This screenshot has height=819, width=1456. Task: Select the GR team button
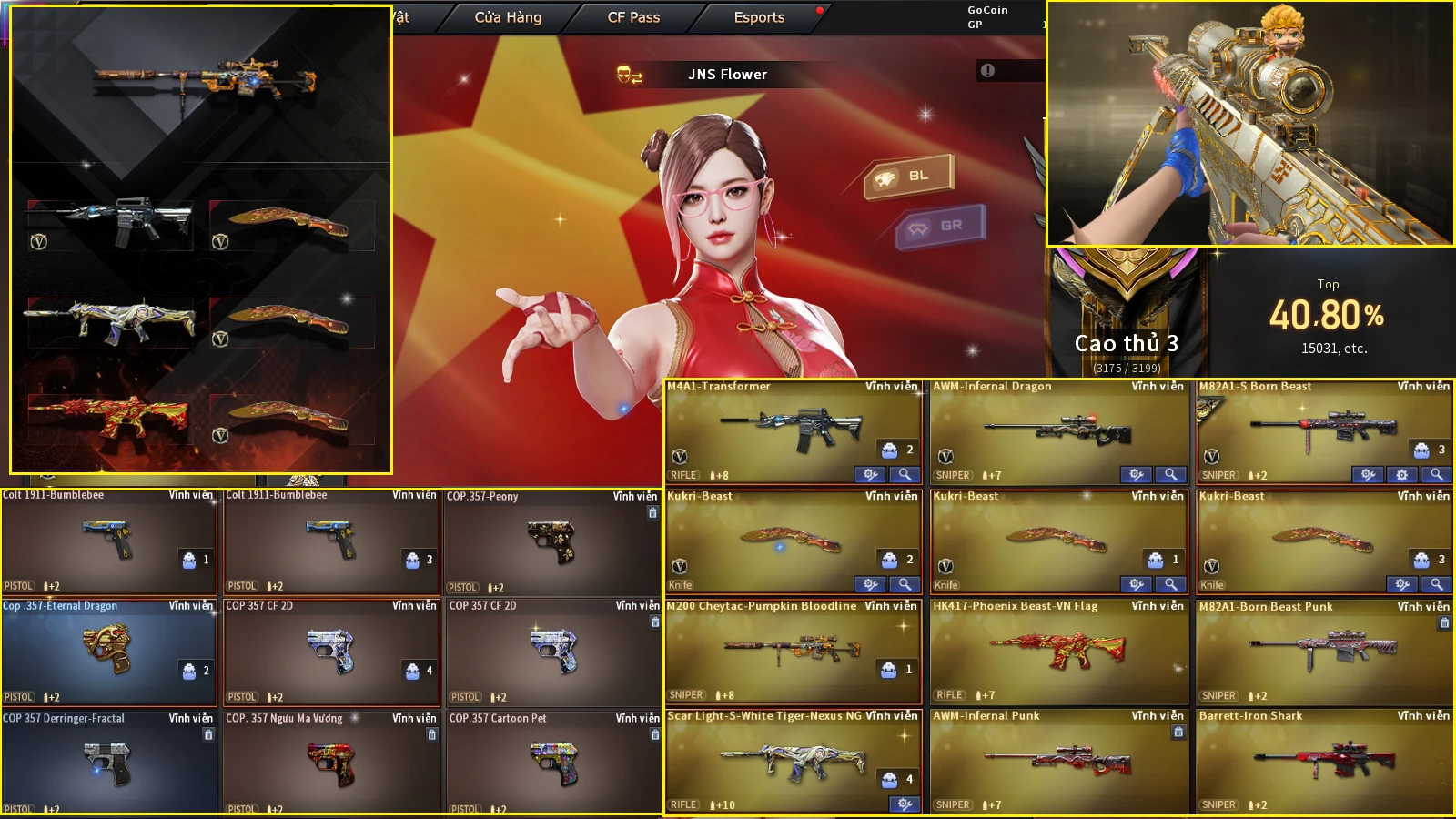941,226
